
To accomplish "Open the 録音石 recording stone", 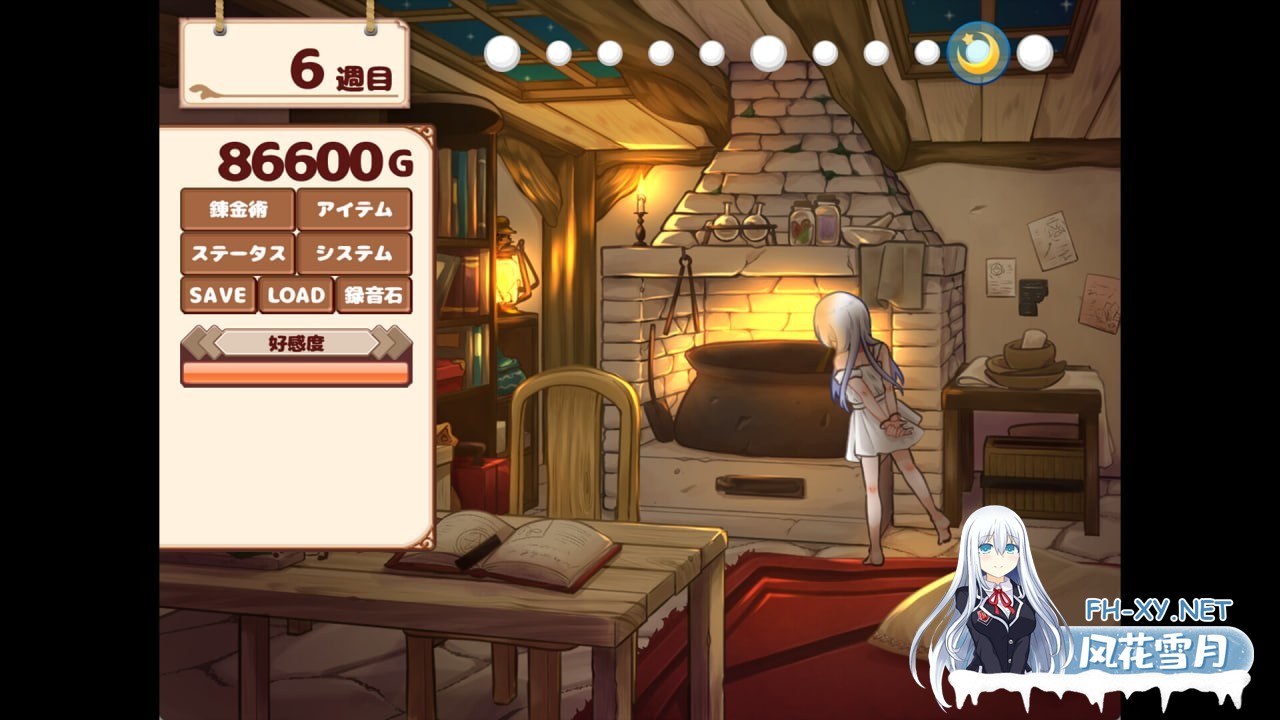I will 374,295.
